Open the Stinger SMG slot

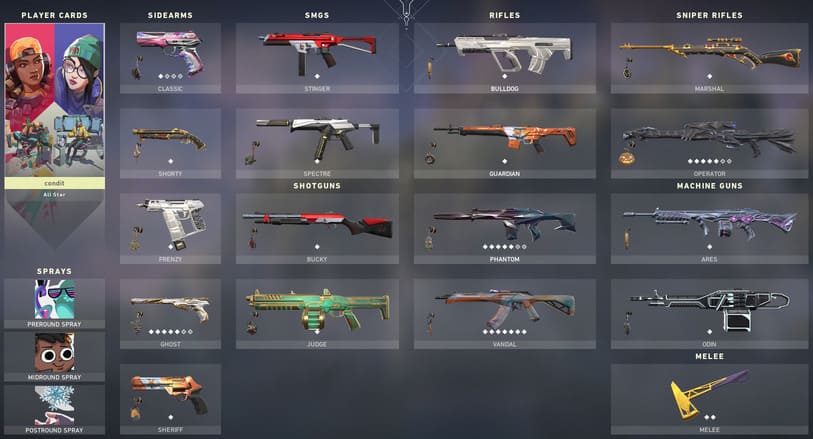[317, 58]
